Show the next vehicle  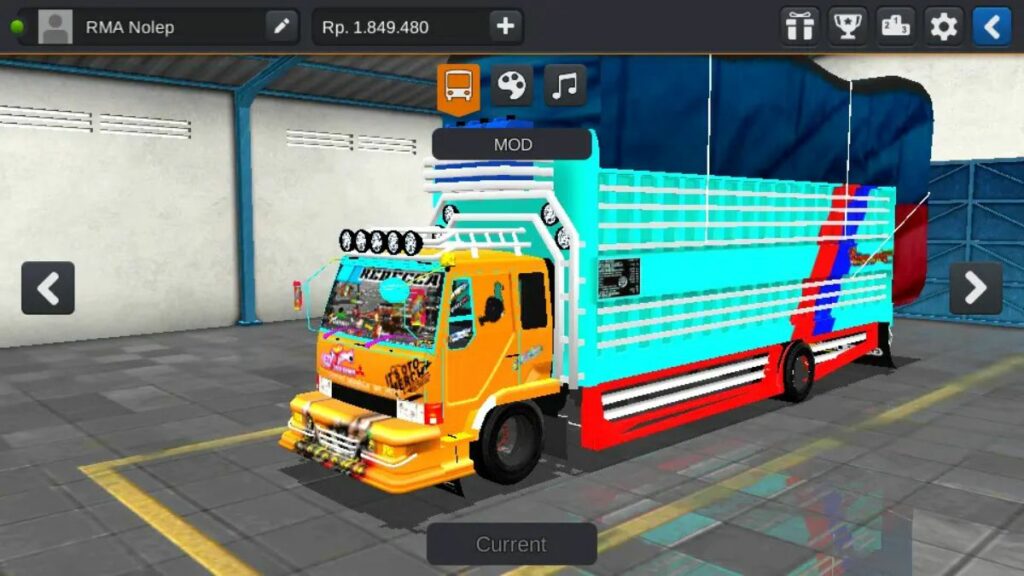tap(975, 288)
